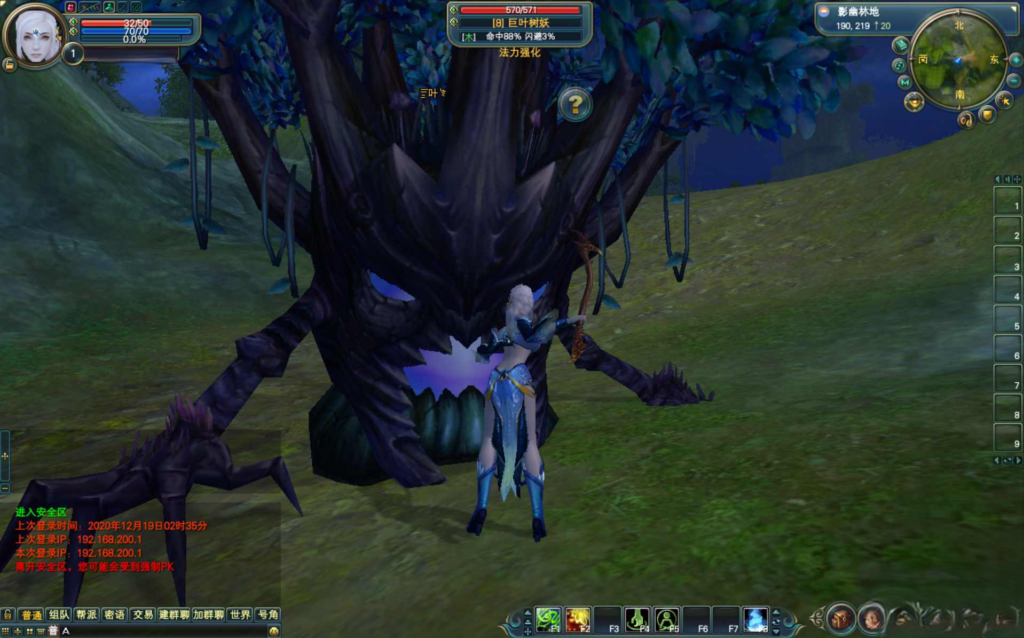
Task: Click the headphones icon below minimap
Action: click(965, 119)
